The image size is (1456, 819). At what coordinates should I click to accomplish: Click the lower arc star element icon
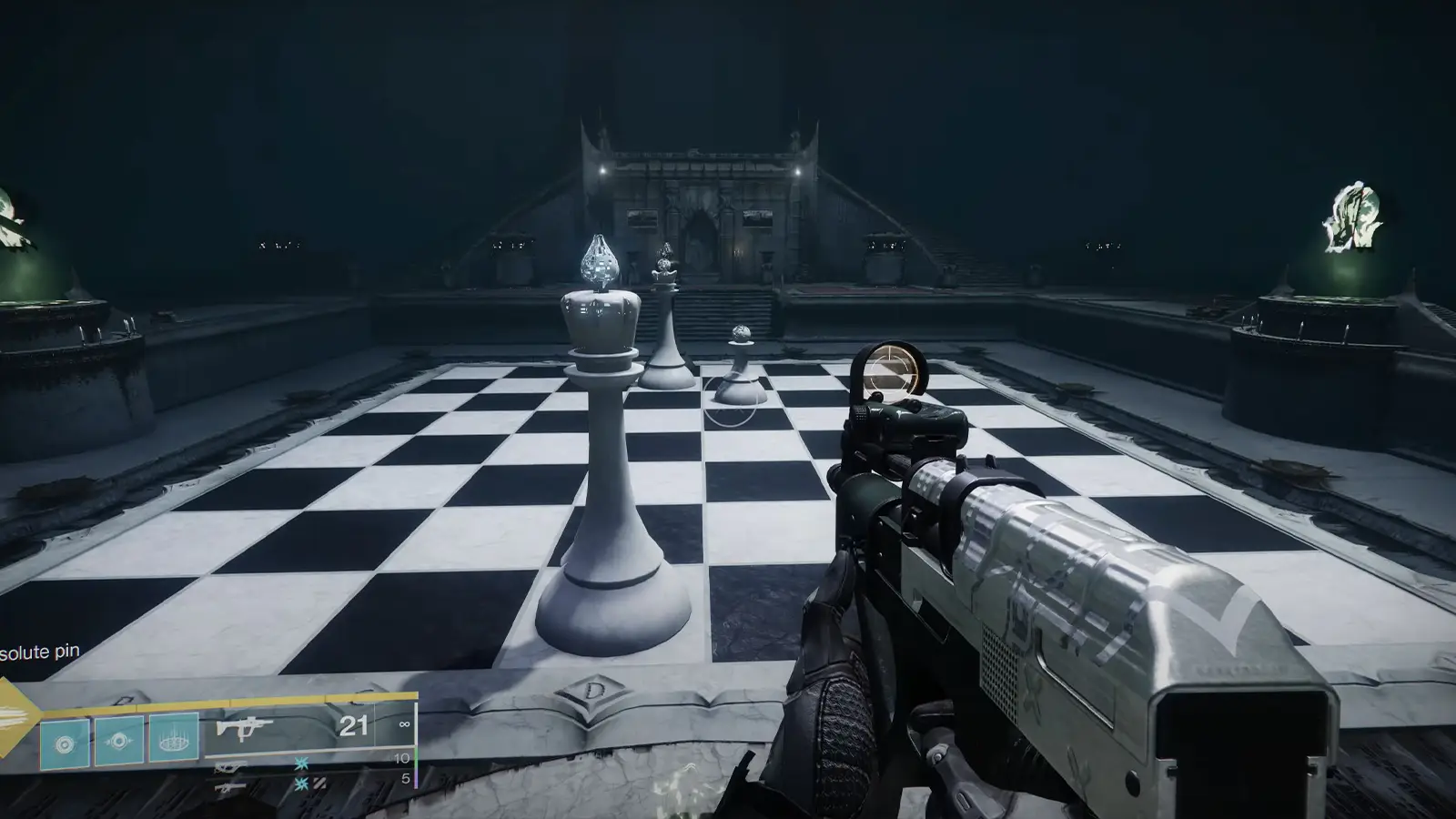tap(302, 784)
